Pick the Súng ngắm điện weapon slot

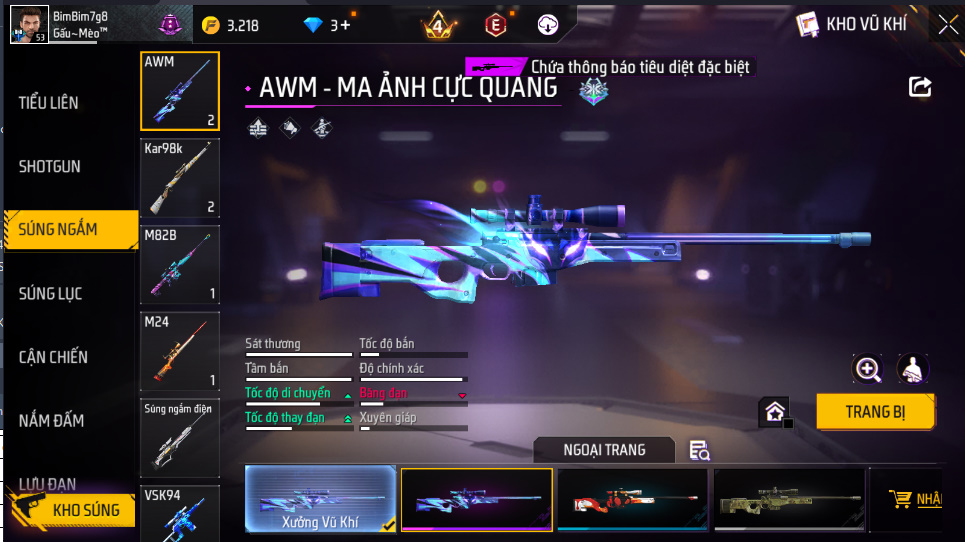(x=180, y=437)
